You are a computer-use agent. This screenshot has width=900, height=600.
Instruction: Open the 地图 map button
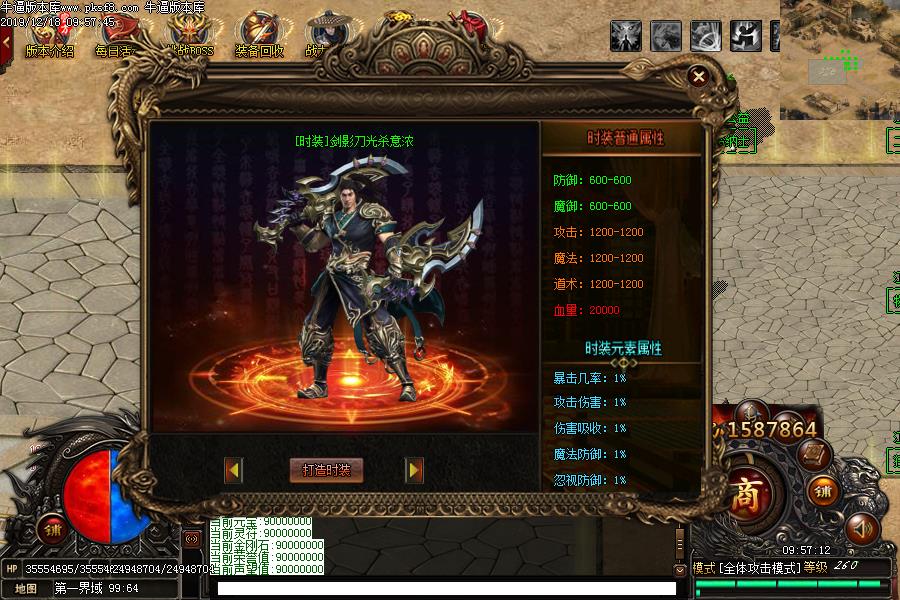coord(26,589)
